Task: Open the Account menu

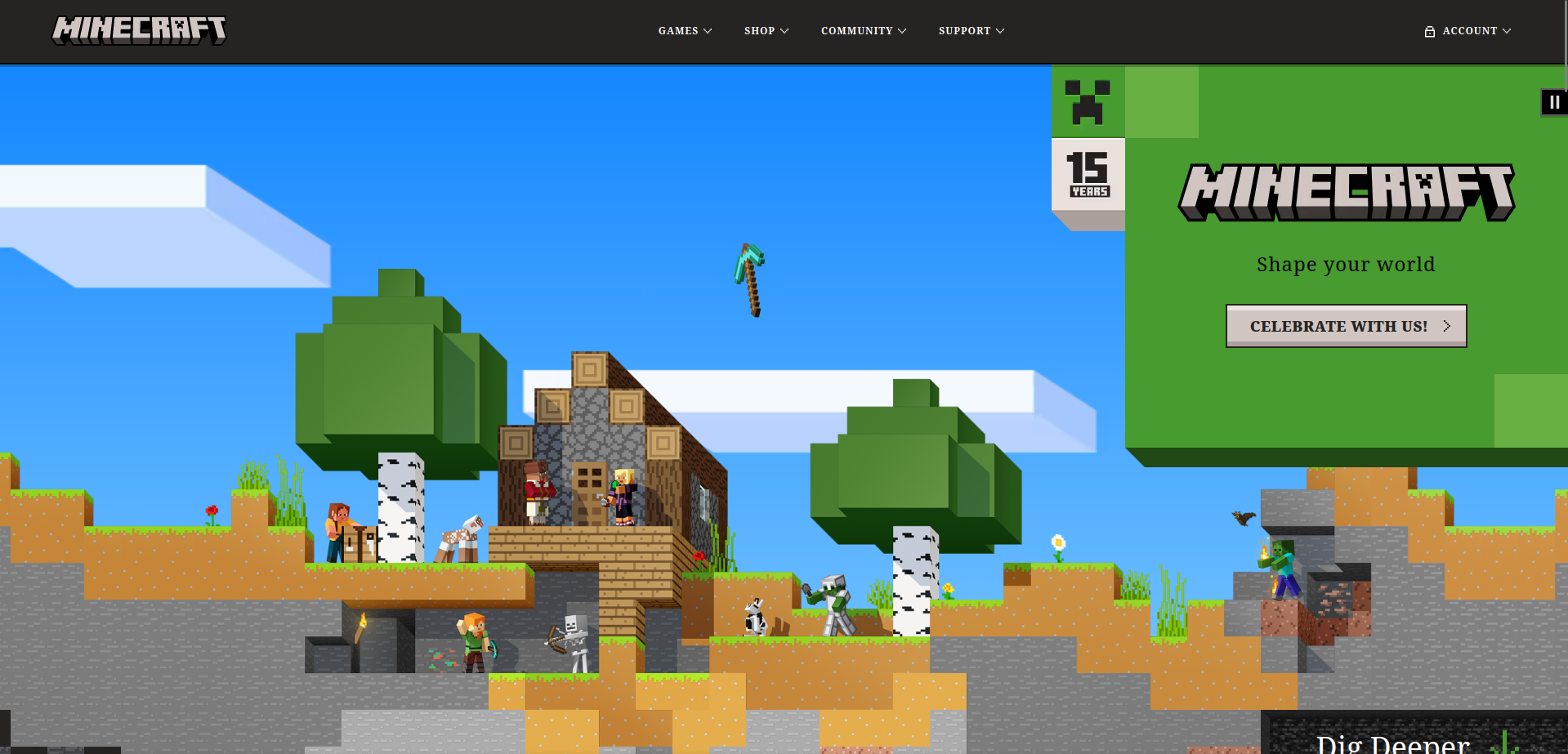Action: pos(1468,31)
